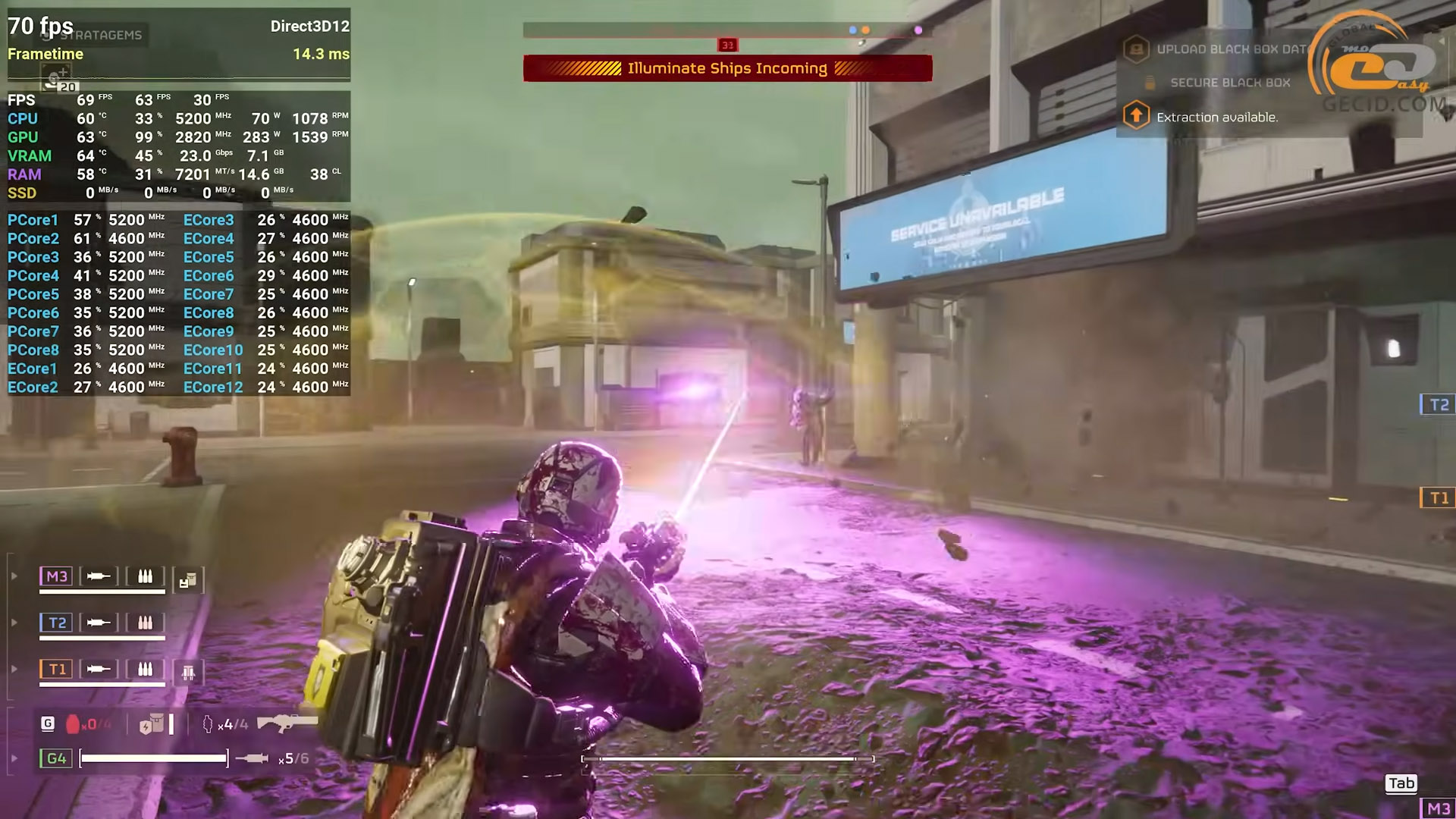Select squad member M3's name tag
The height and width of the screenshot is (819, 1456).
[56, 576]
